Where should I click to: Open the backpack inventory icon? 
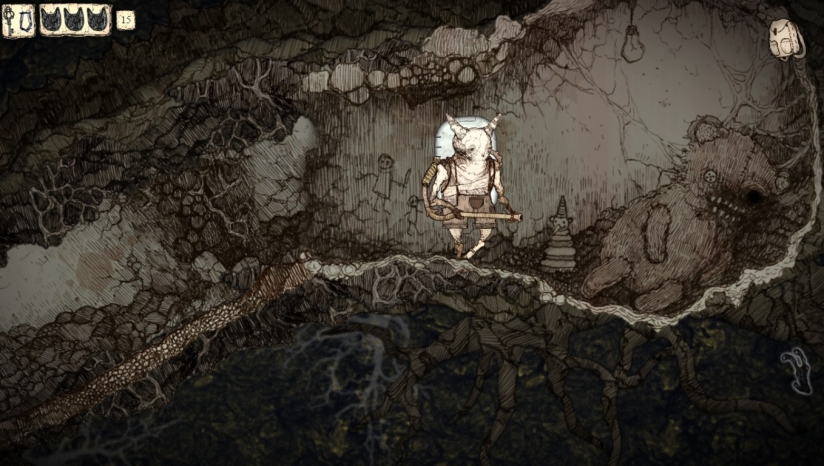pos(785,40)
